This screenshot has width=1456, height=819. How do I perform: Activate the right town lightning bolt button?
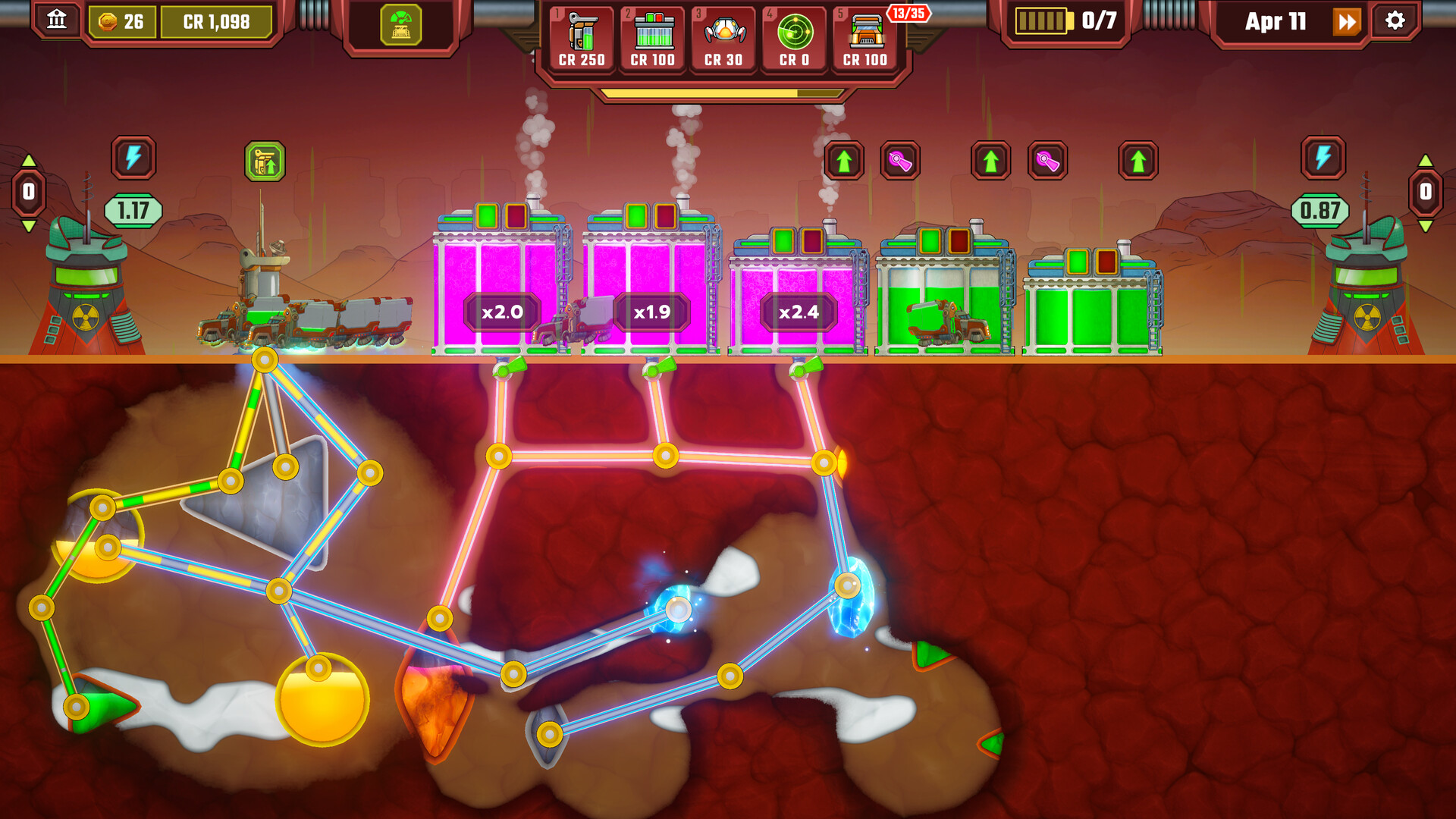[1323, 158]
